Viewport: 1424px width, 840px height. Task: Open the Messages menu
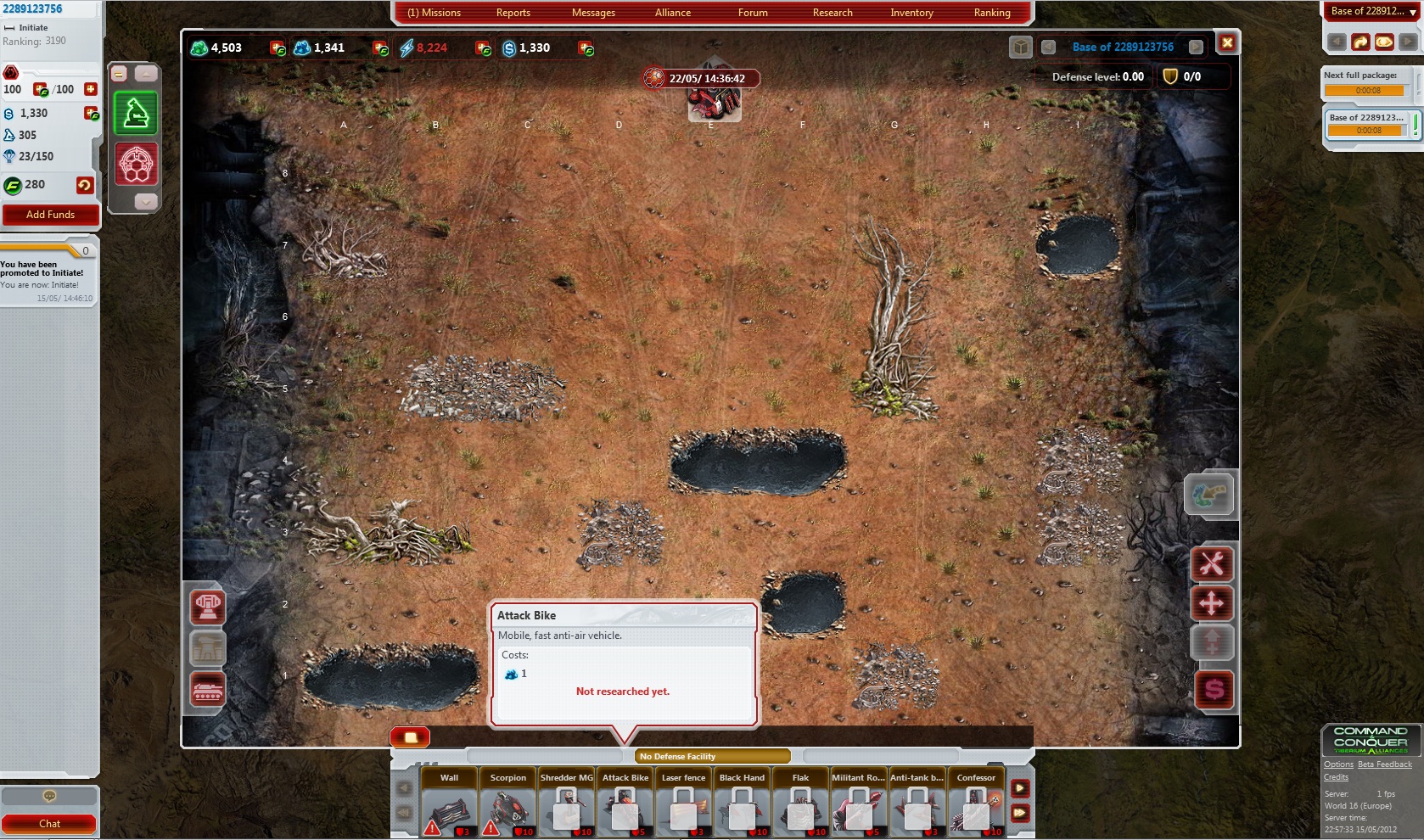pyautogui.click(x=593, y=13)
